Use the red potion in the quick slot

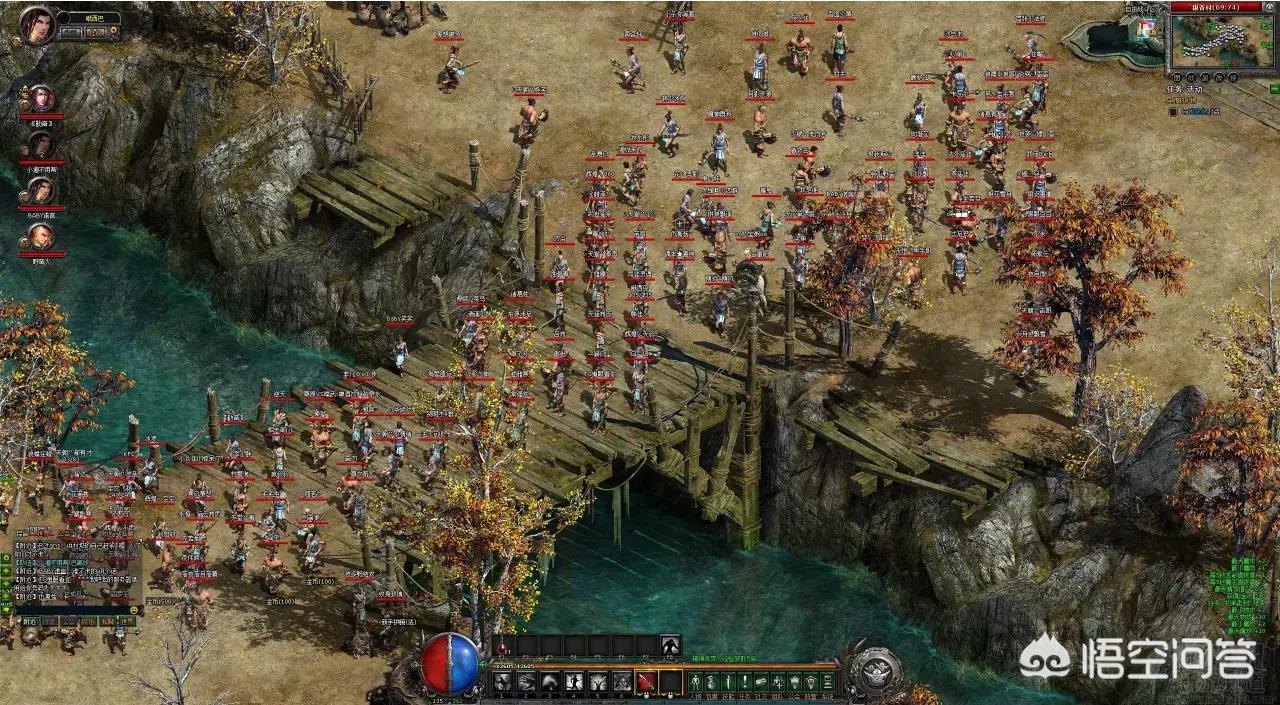pyautogui.click(x=503, y=646)
